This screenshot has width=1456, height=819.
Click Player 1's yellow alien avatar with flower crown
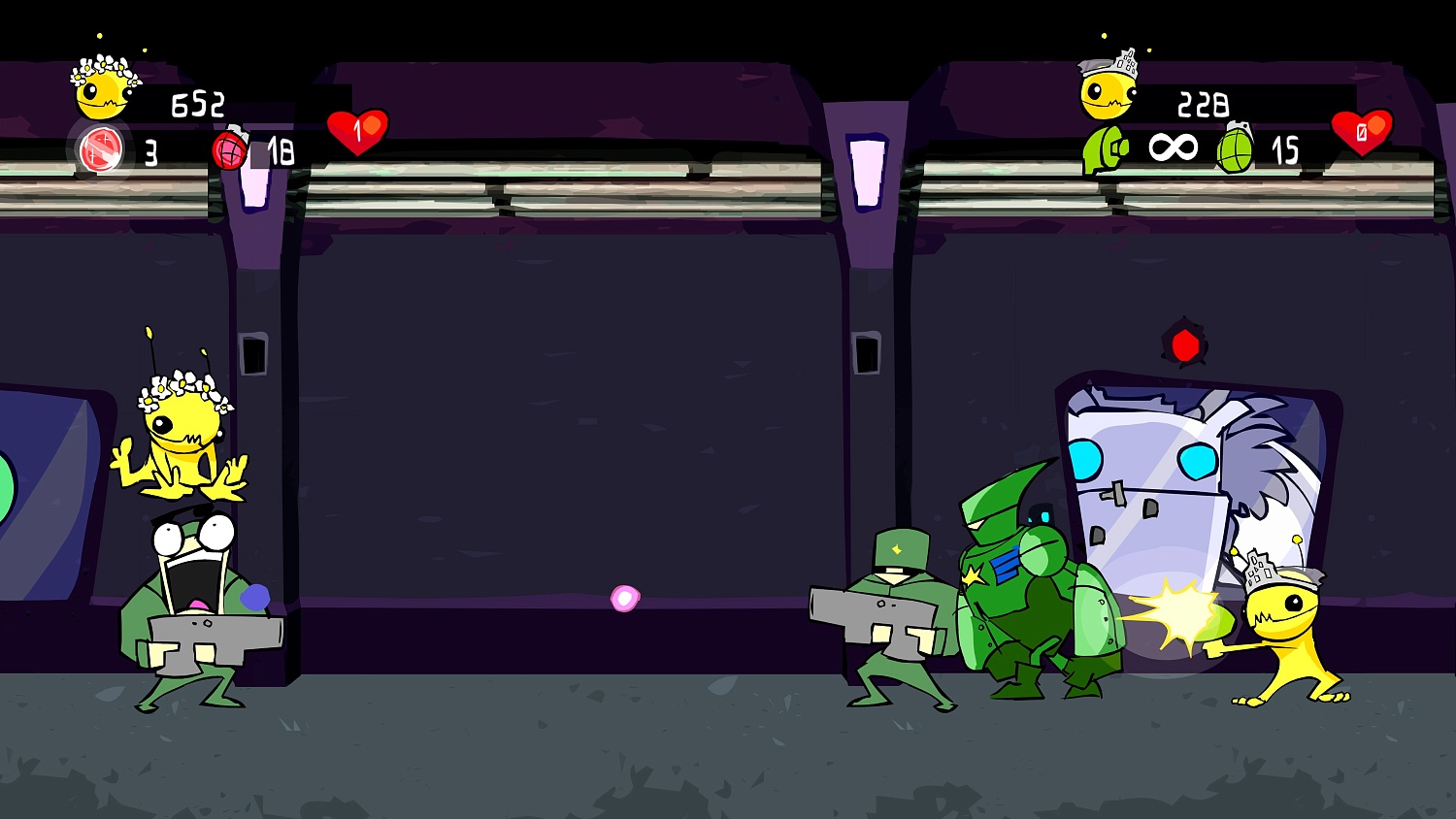coord(102,92)
